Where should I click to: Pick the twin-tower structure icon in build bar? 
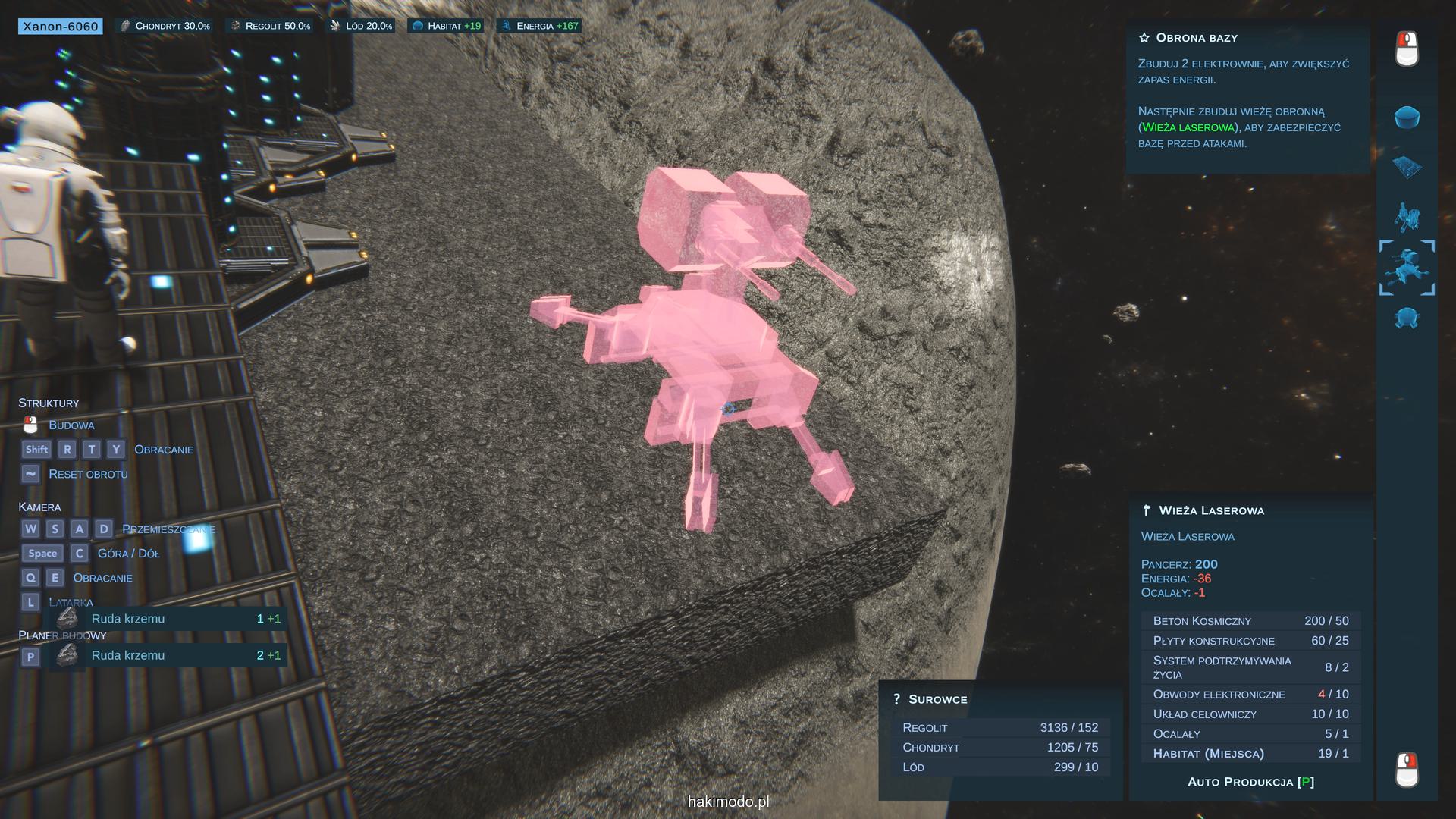[1407, 217]
